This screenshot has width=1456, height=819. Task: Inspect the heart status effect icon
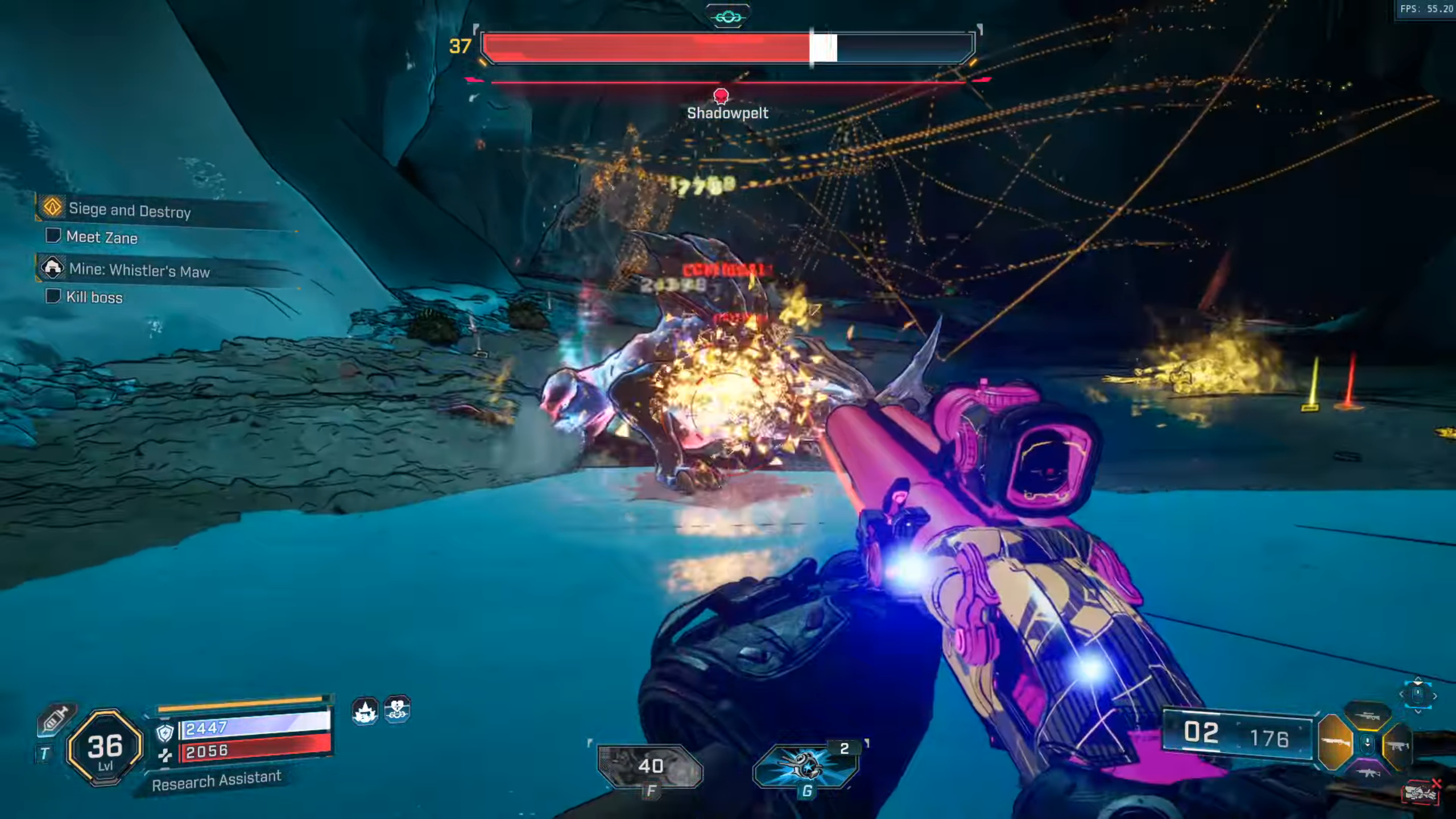397,709
